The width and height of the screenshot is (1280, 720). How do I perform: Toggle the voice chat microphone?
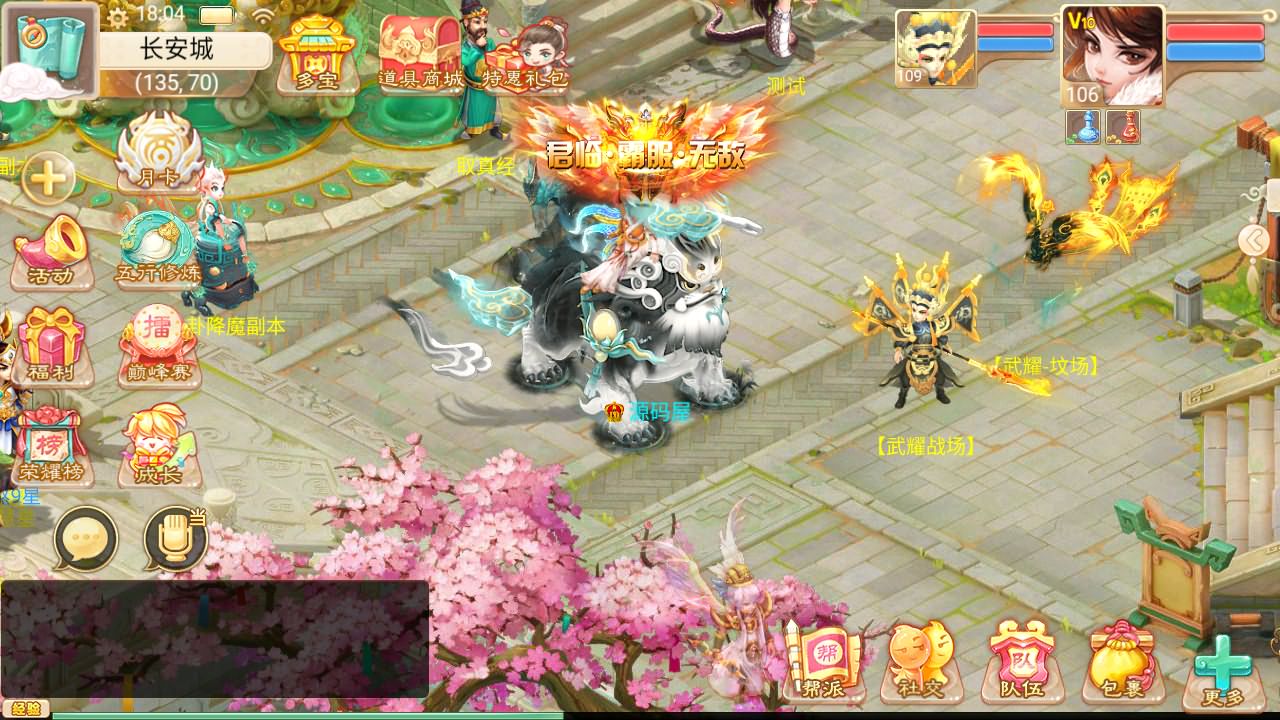[x=173, y=539]
